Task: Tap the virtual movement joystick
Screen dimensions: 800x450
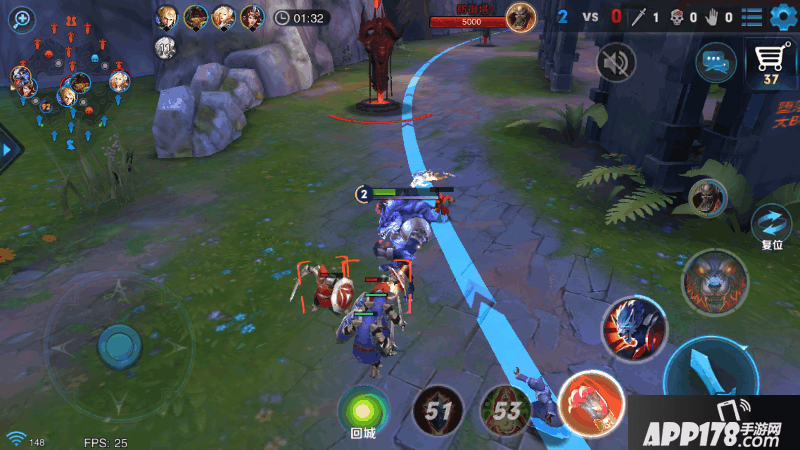Action: [x=119, y=346]
